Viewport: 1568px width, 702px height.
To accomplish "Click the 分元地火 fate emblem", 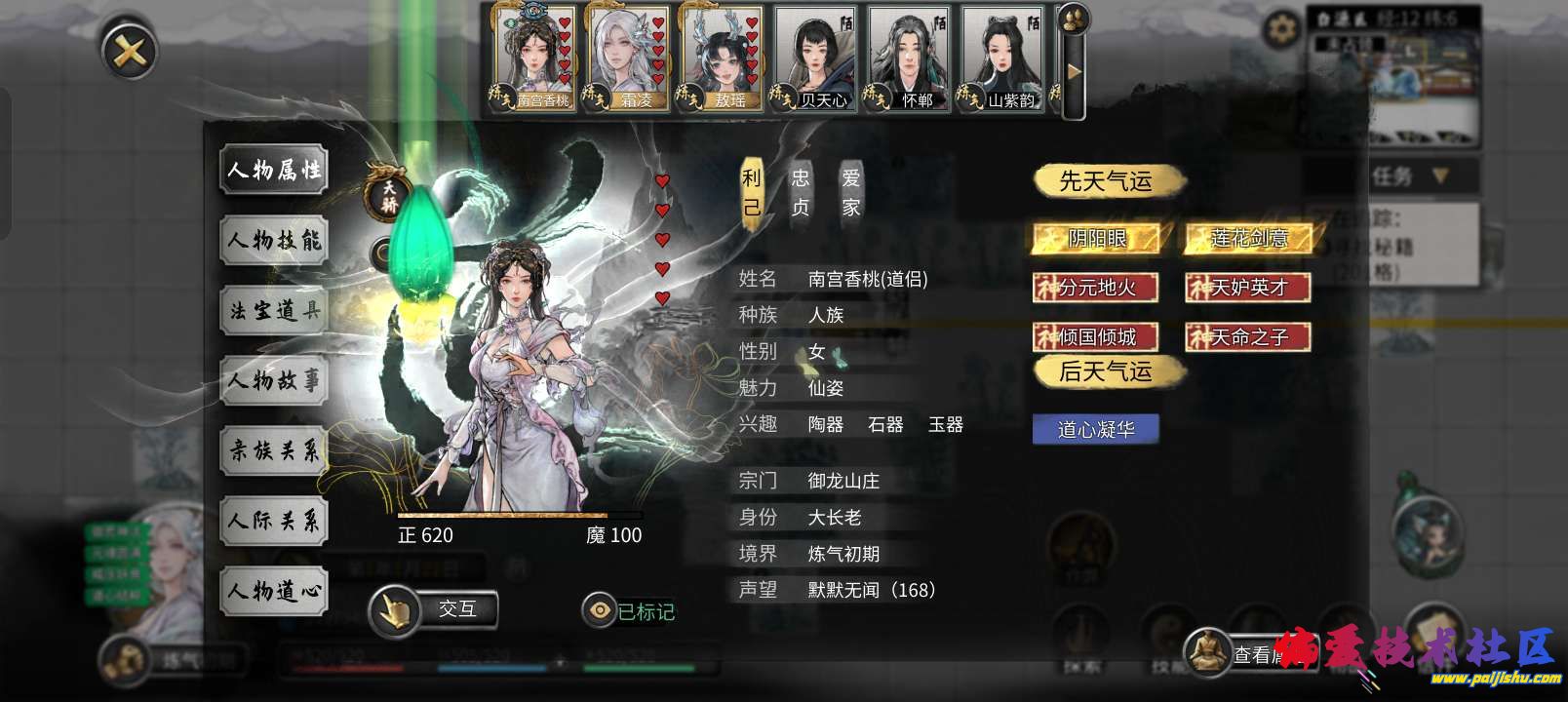I will click(x=1096, y=288).
